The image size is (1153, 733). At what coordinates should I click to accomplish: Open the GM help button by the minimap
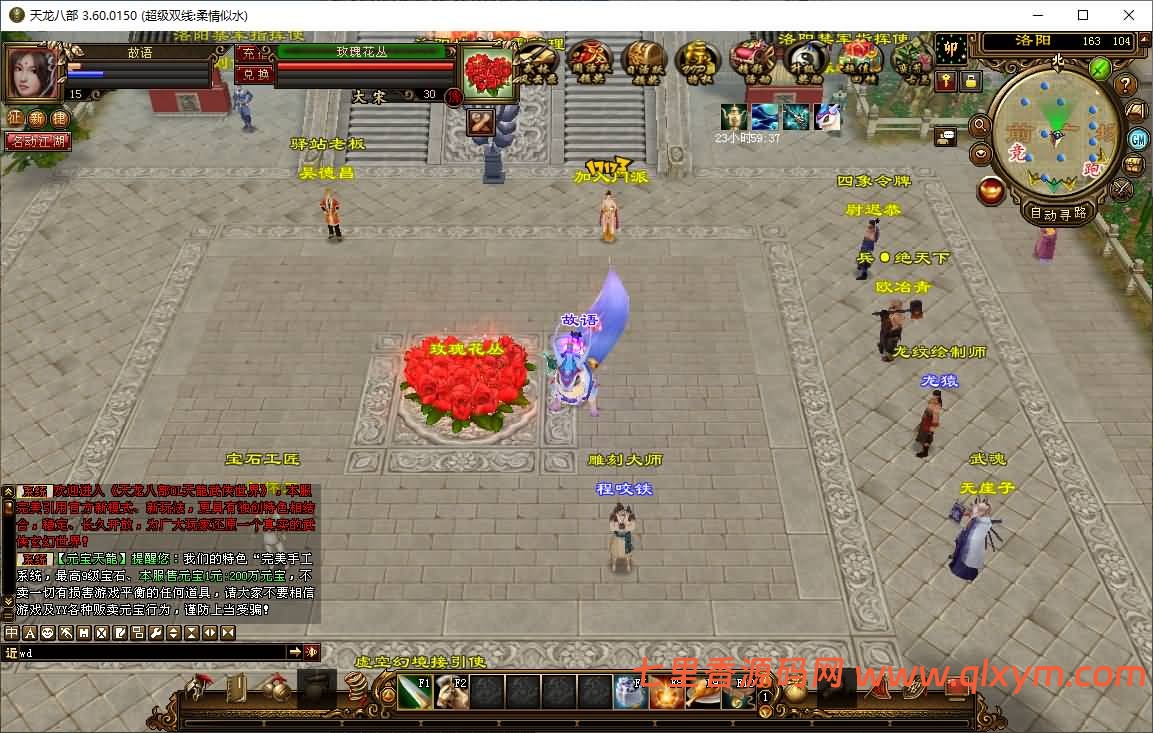(1138, 138)
